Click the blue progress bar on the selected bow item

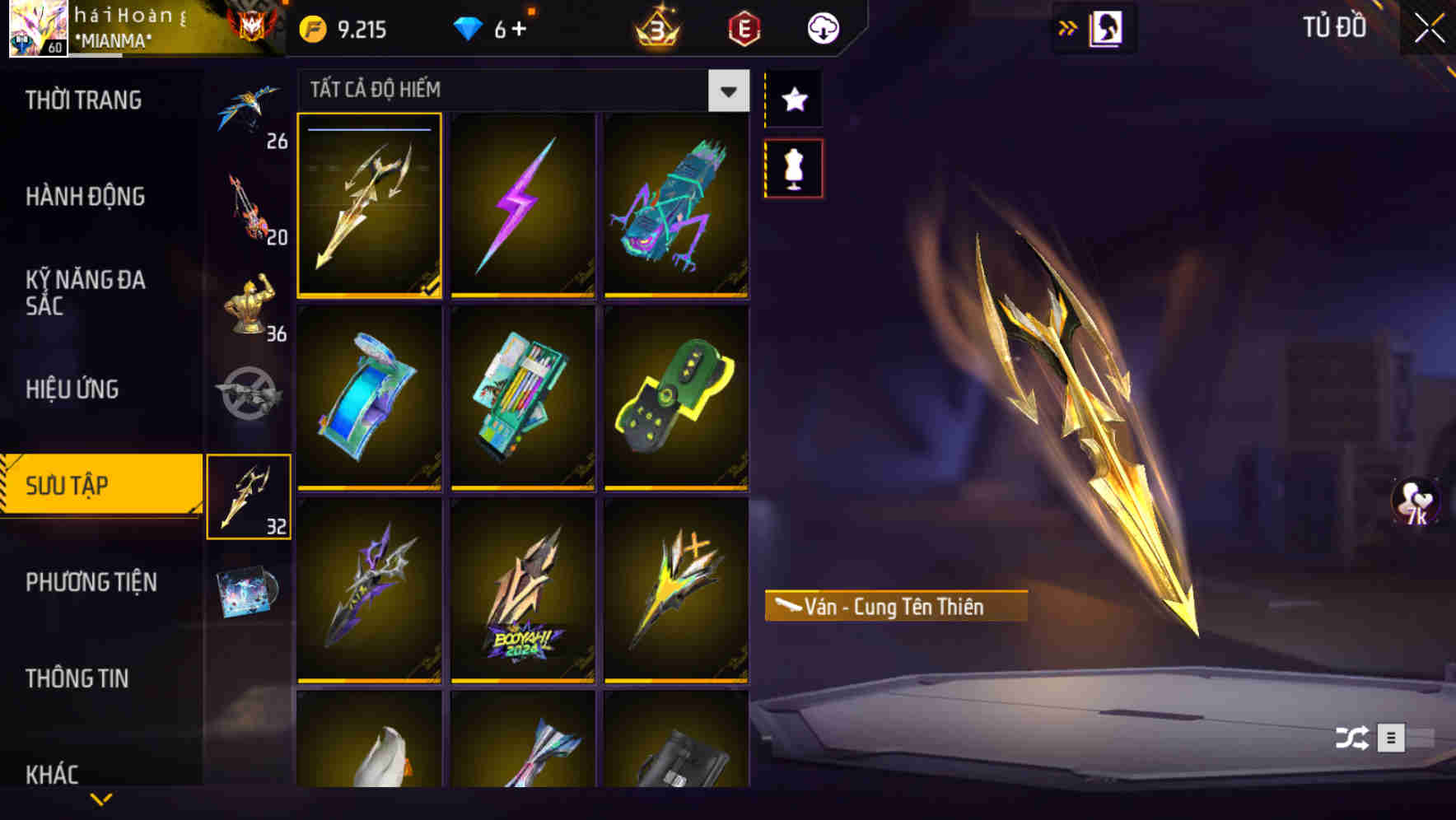pos(369,129)
